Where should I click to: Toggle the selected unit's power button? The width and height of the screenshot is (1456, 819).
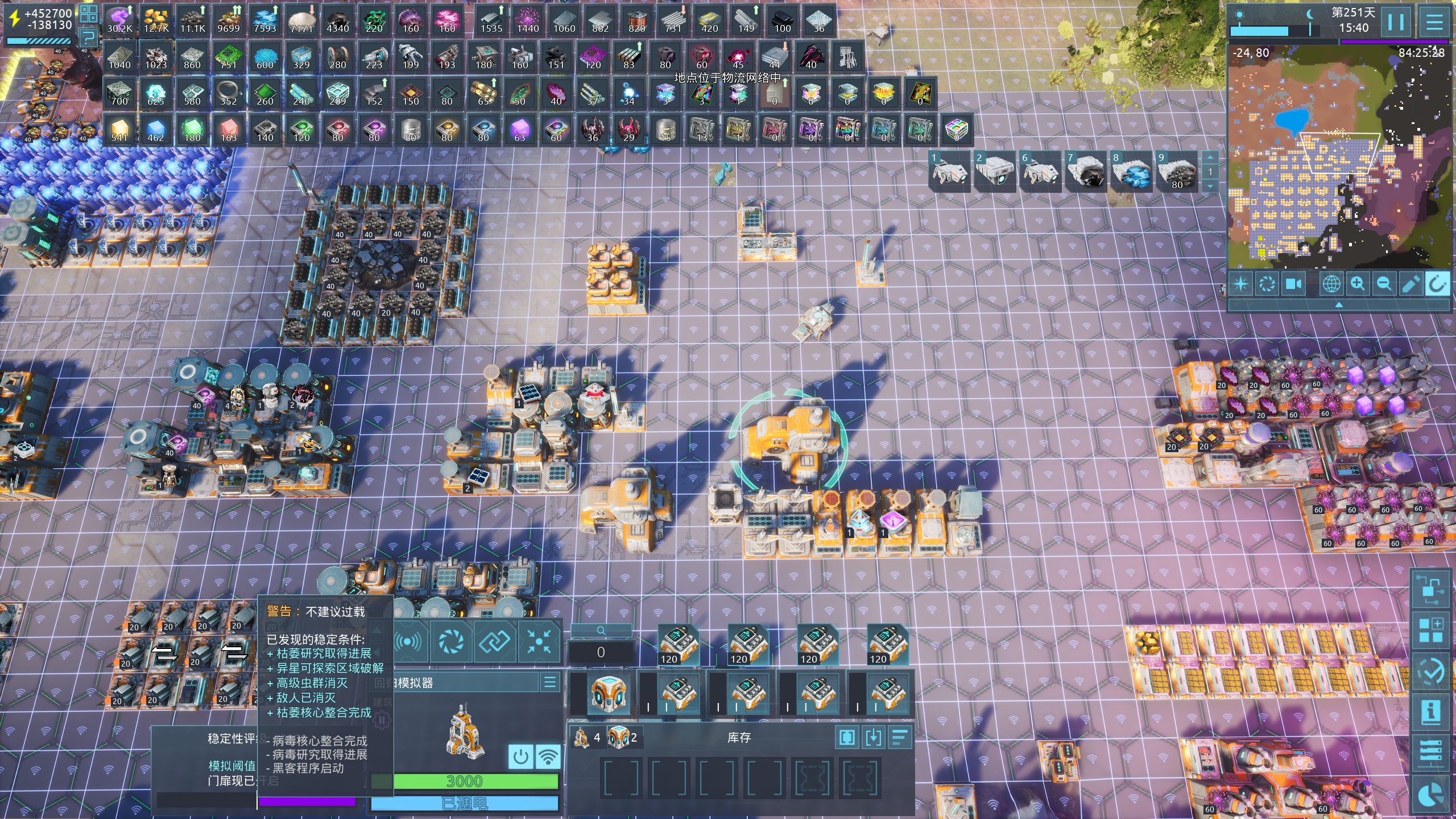click(520, 757)
